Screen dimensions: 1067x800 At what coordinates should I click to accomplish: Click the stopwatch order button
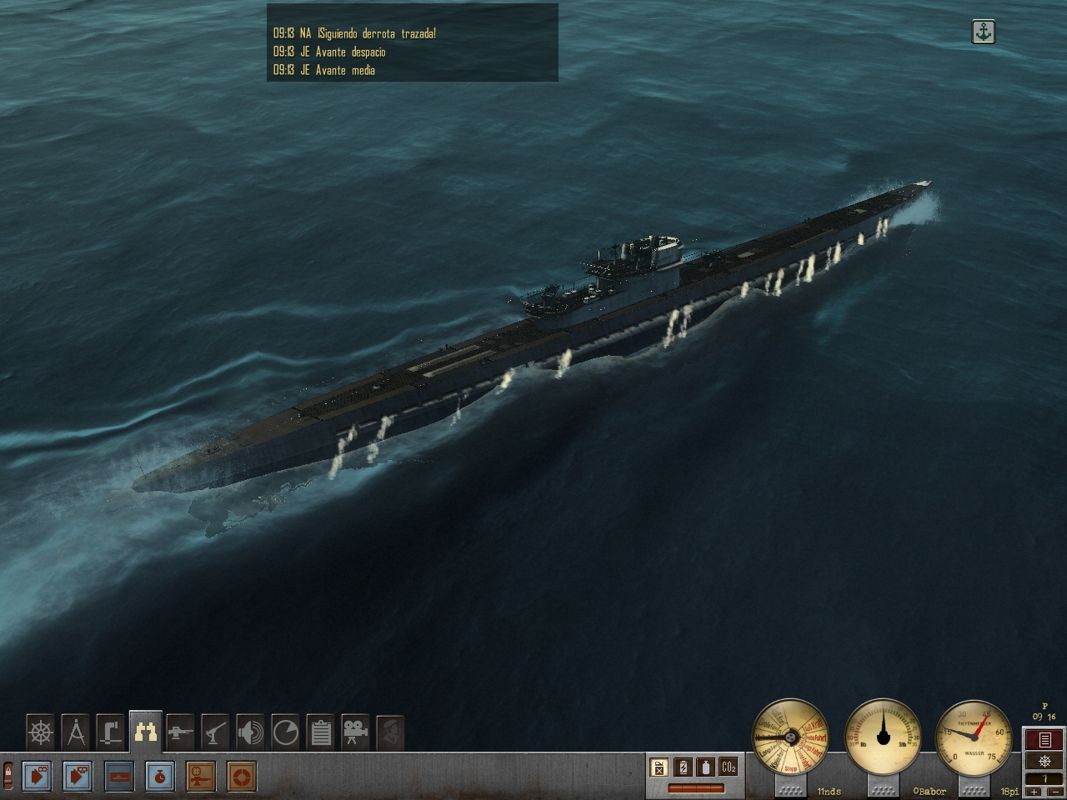coord(159,775)
